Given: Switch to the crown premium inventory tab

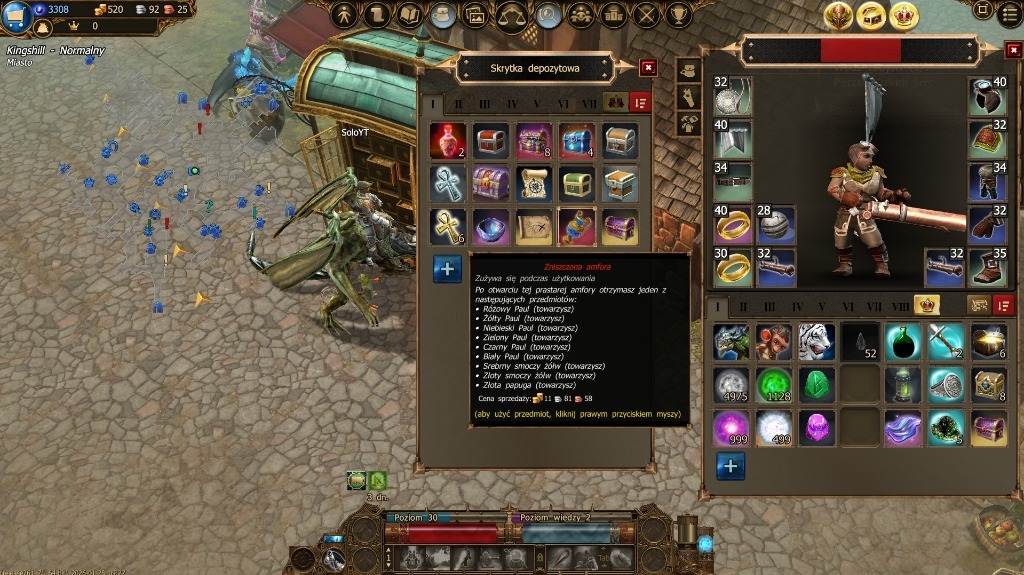Looking at the screenshot, I should click(927, 305).
